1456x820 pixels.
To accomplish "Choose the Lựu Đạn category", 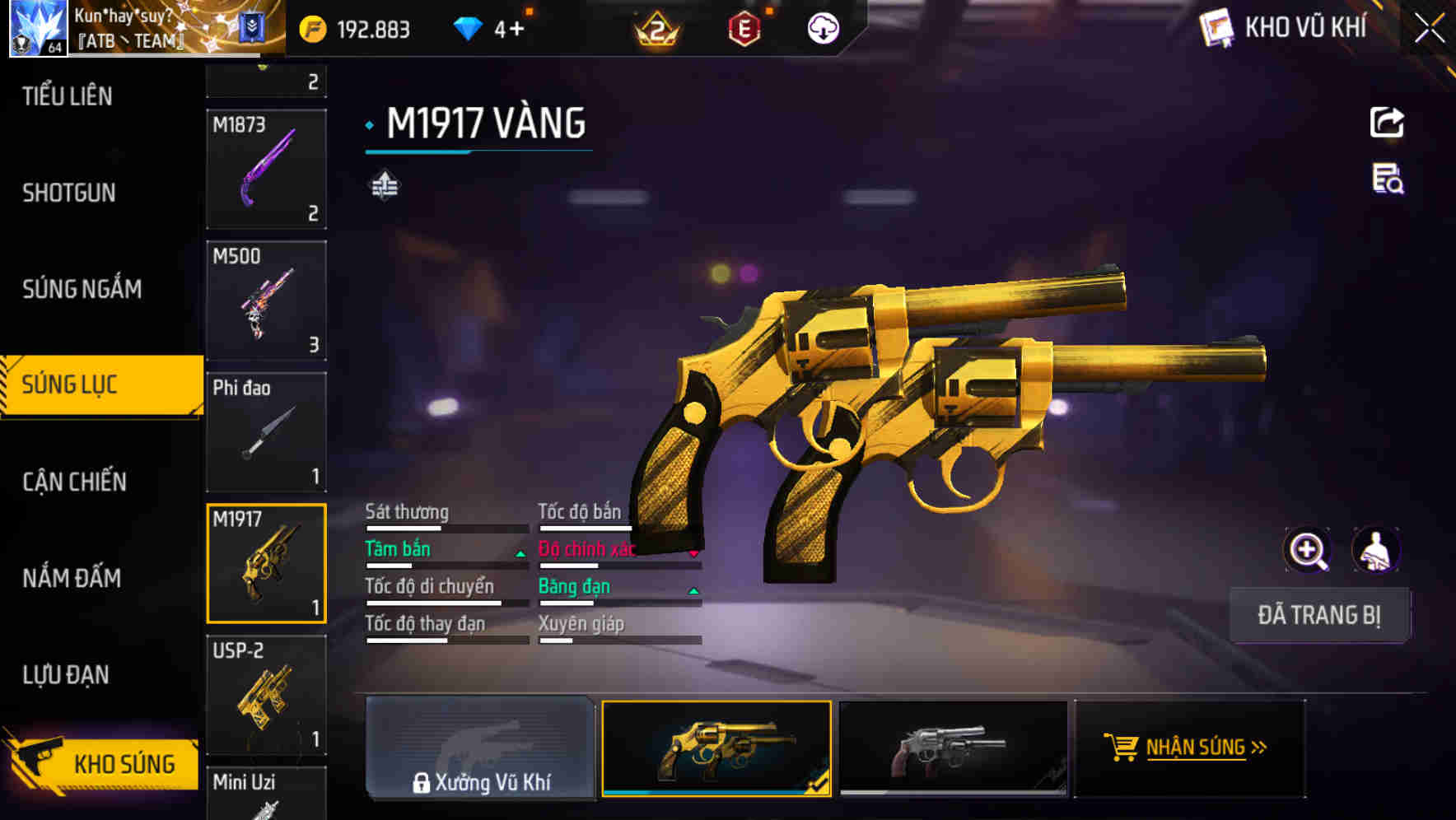I will (x=66, y=675).
